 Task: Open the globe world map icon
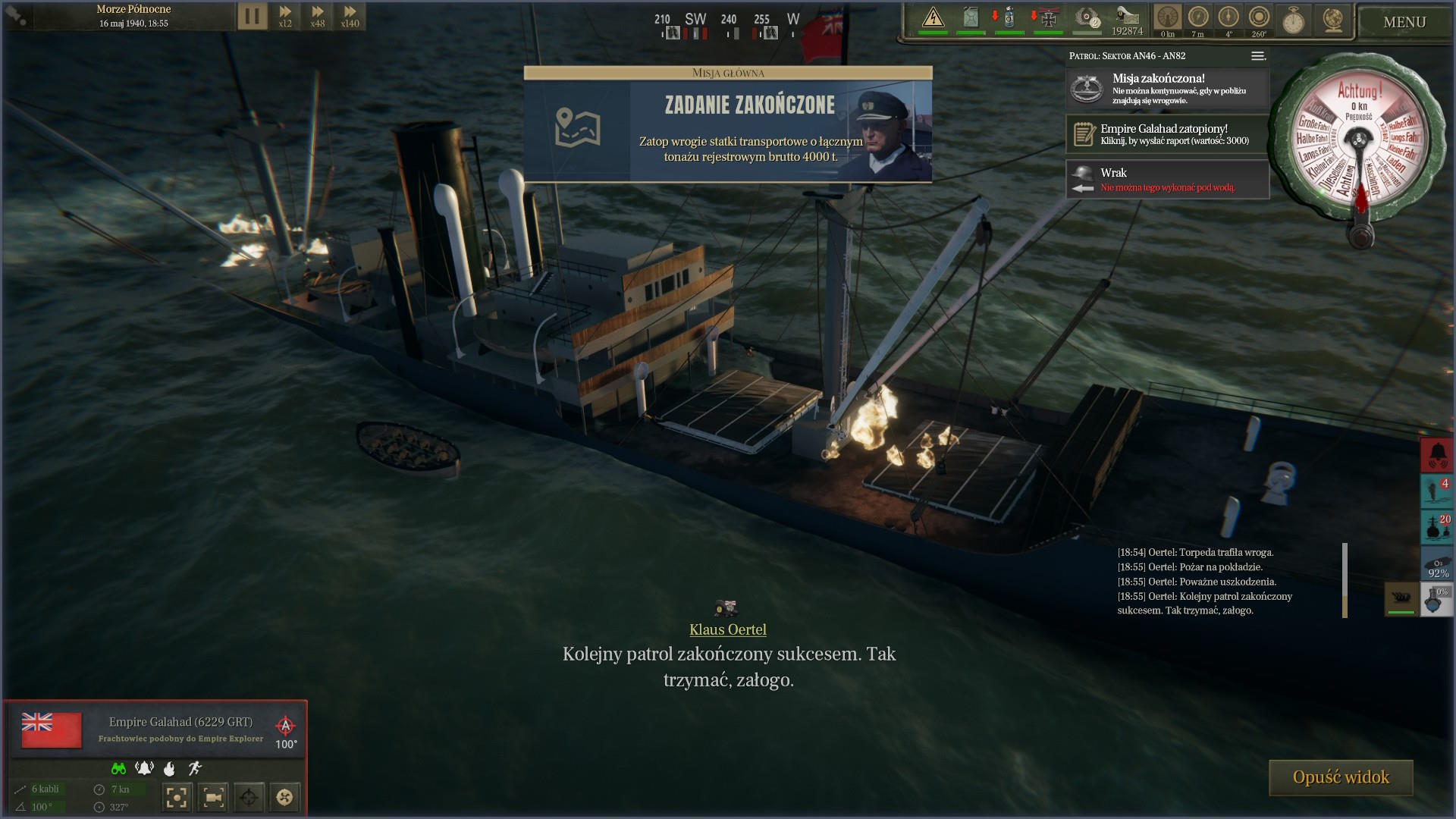coord(1332,20)
